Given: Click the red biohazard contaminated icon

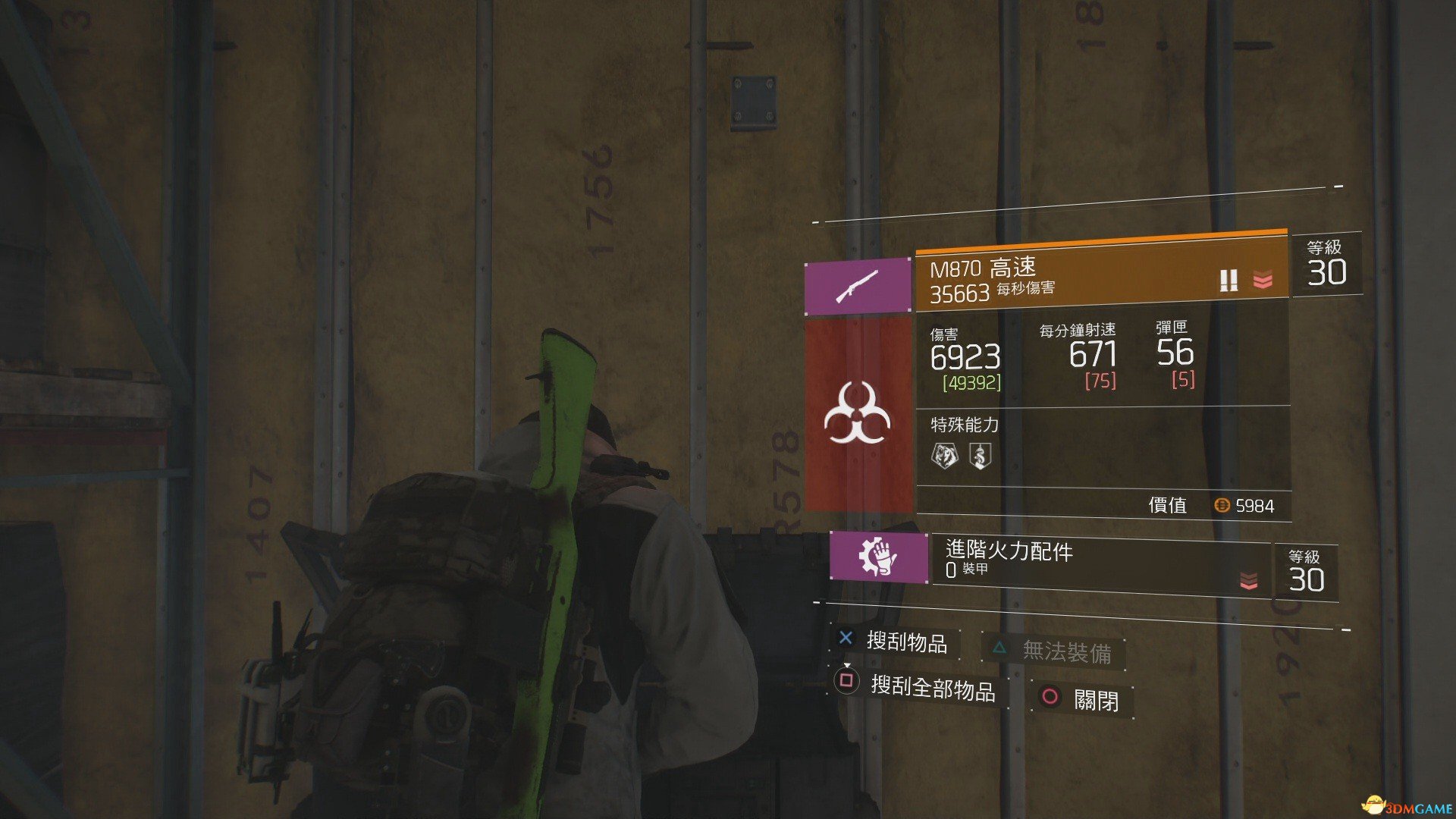Looking at the screenshot, I should [x=858, y=414].
